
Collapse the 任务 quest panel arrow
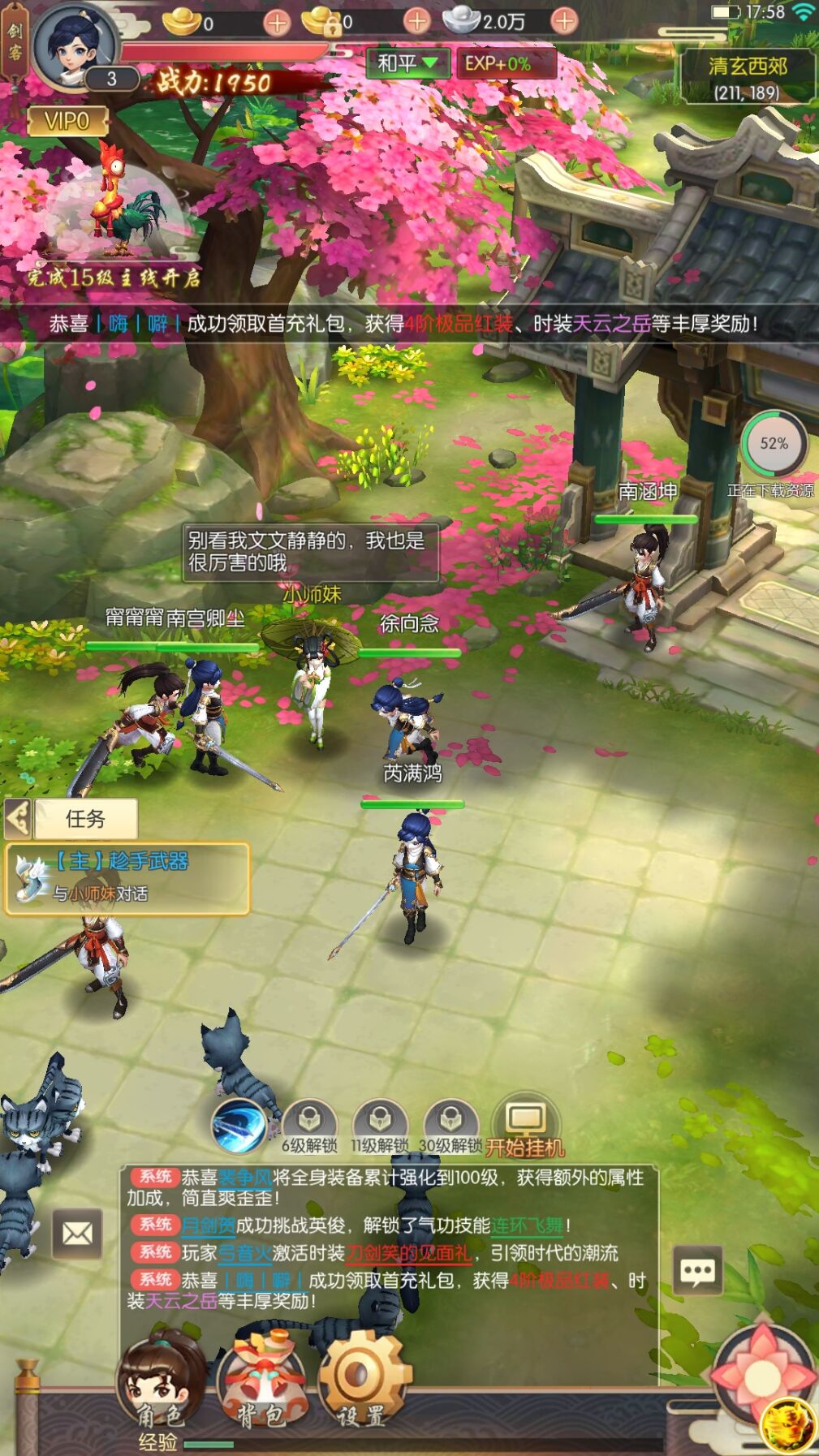point(18,818)
